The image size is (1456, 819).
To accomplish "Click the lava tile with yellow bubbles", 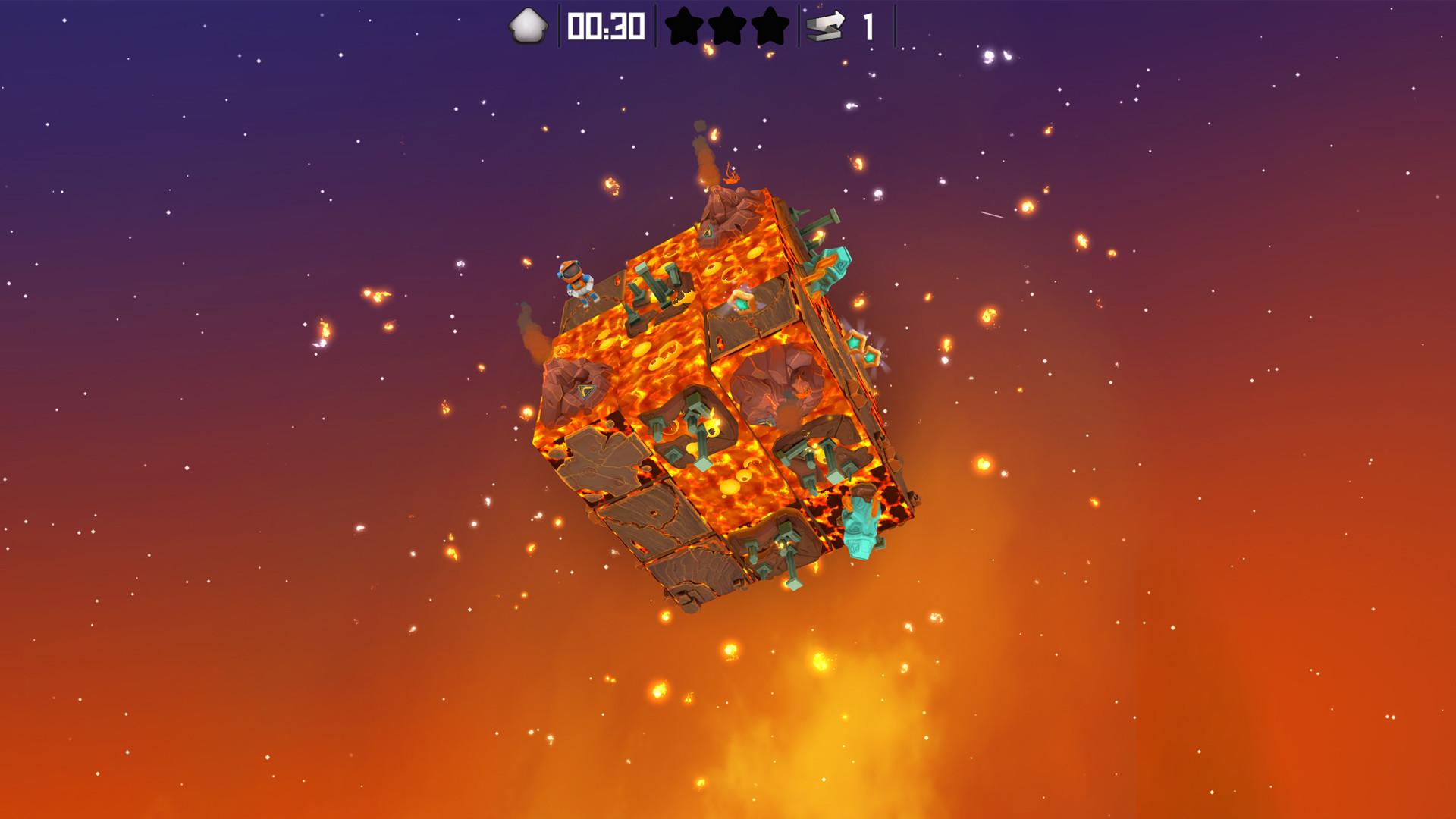I will [664, 353].
